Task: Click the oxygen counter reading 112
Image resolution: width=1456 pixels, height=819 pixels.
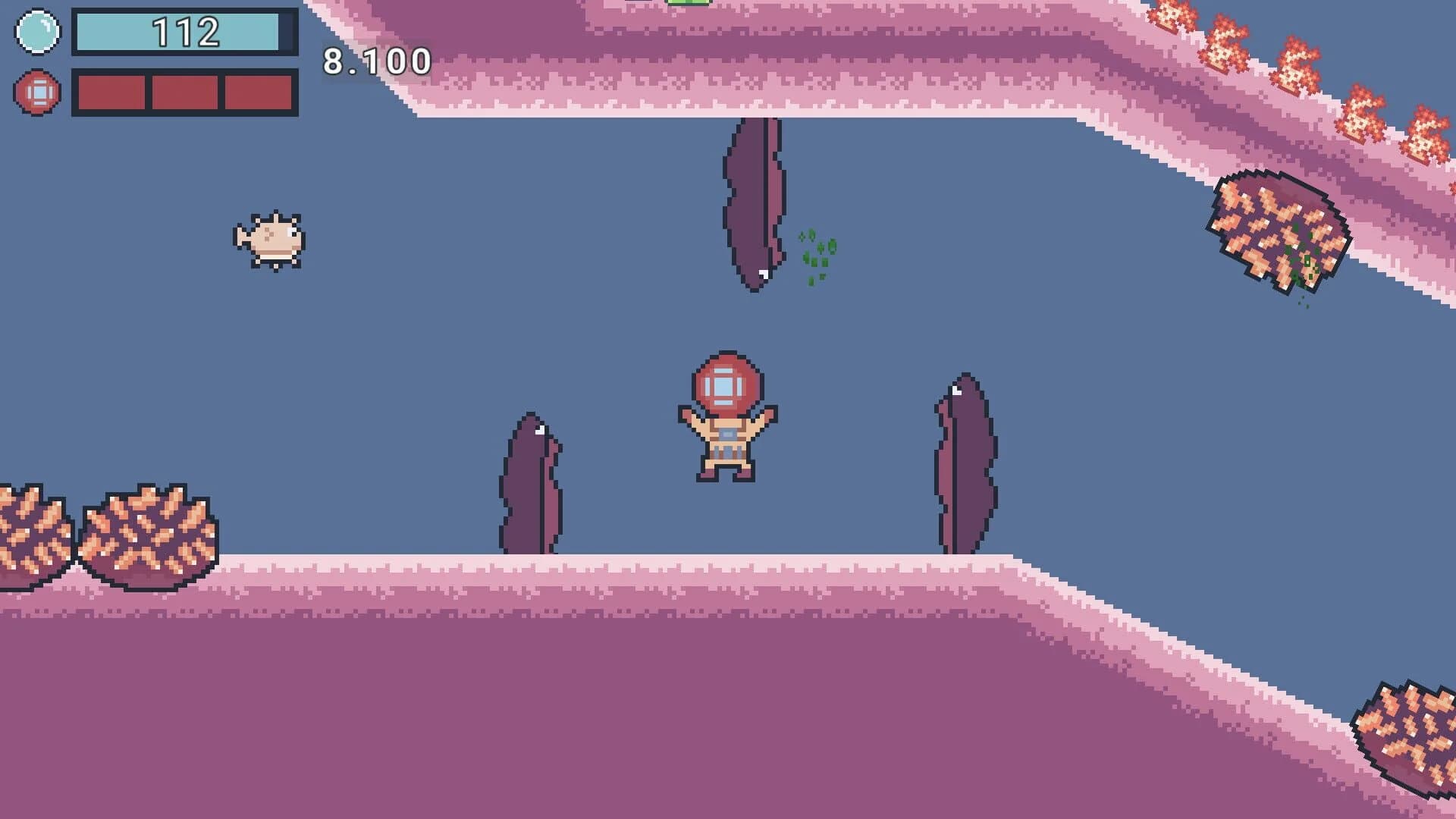Action: click(x=186, y=32)
